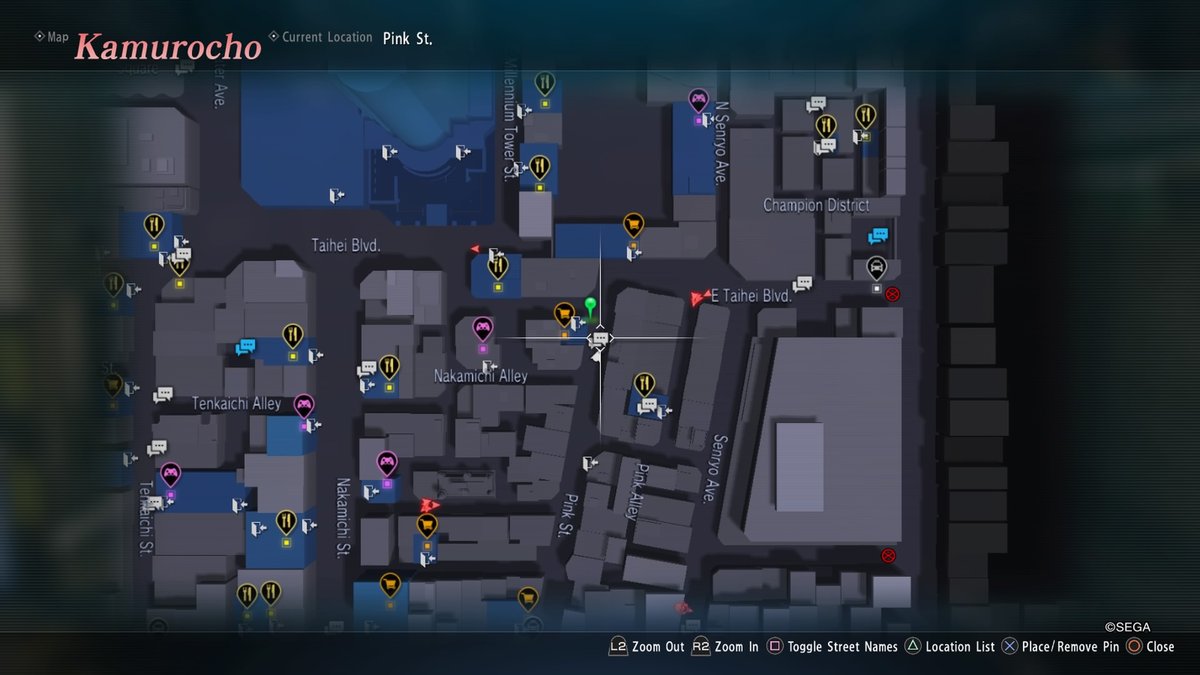Screen dimensions: 1200x675
Task: Click the blue chat bubble in Champion District
Action: pyautogui.click(x=878, y=236)
